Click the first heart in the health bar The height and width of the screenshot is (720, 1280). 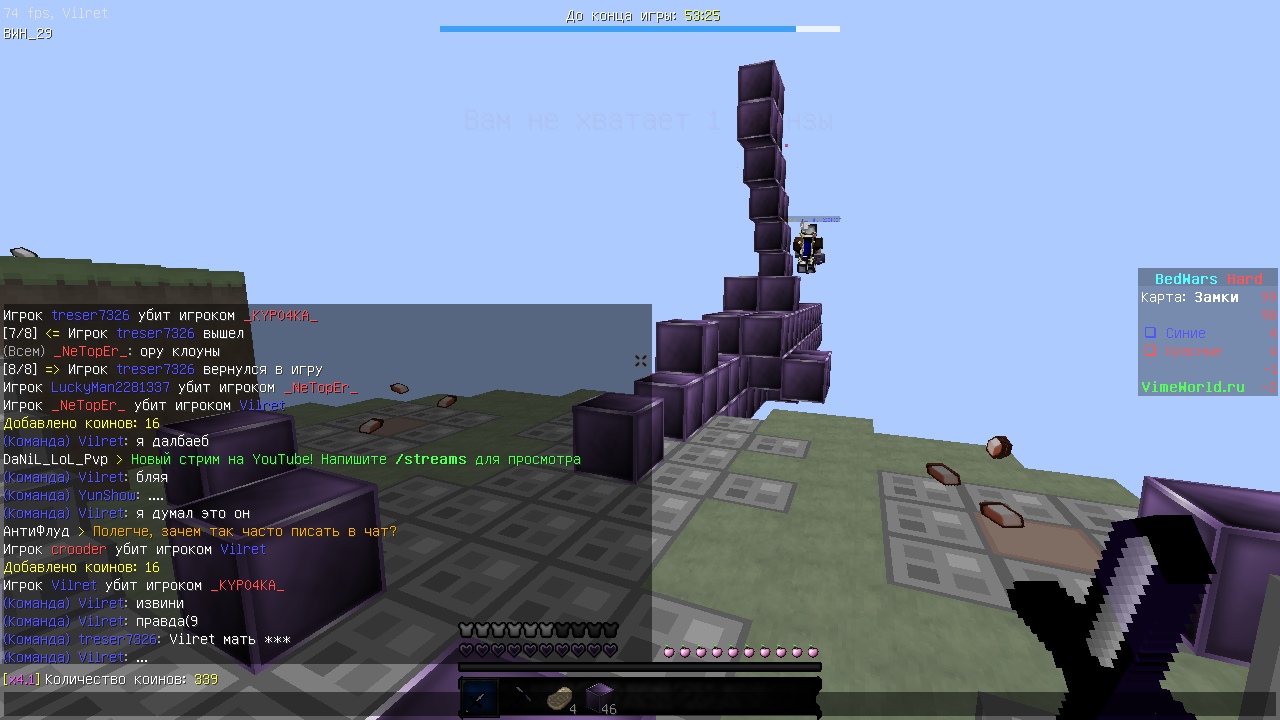pos(466,651)
